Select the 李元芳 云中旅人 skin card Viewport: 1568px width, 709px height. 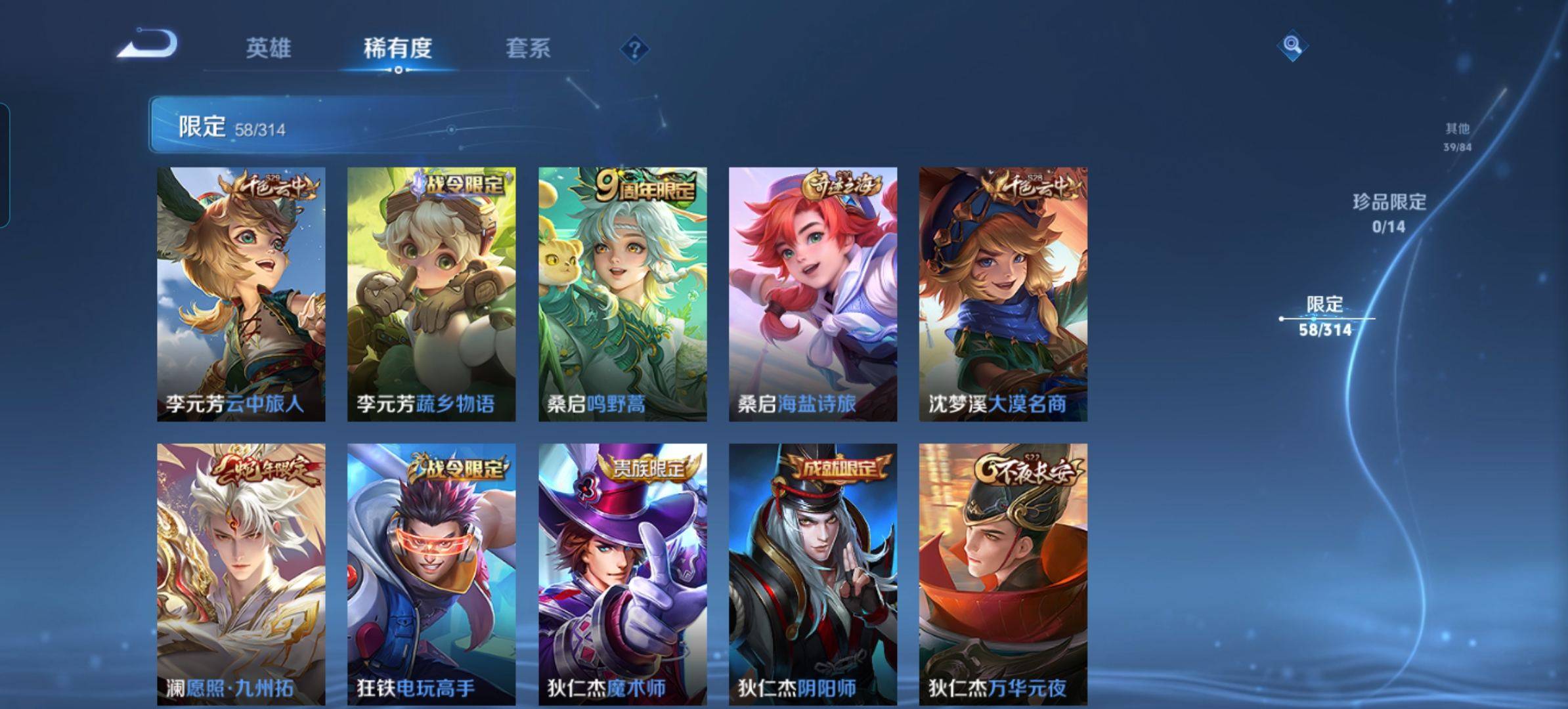241,294
